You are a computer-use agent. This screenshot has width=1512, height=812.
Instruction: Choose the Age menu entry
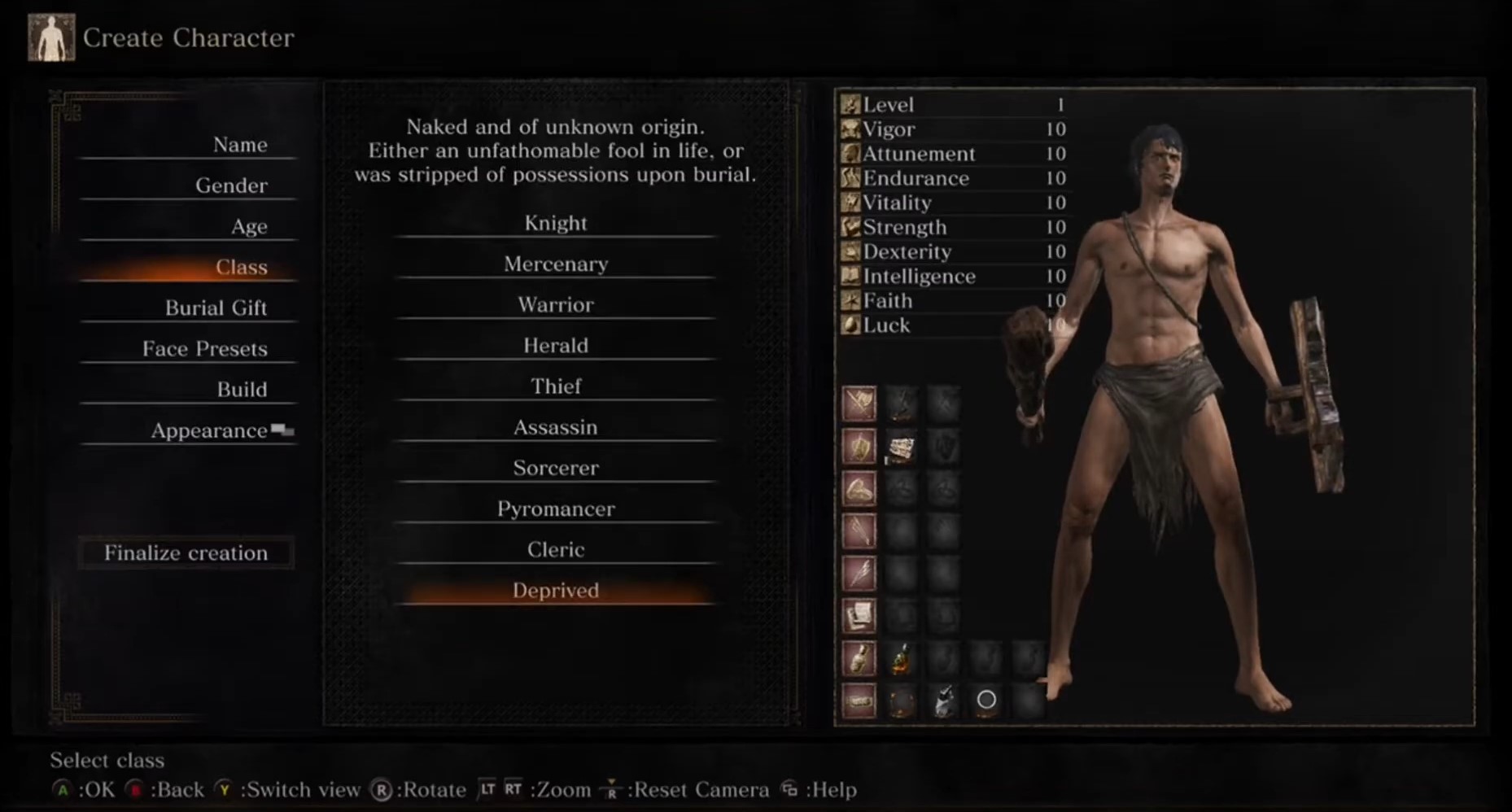coord(248,226)
